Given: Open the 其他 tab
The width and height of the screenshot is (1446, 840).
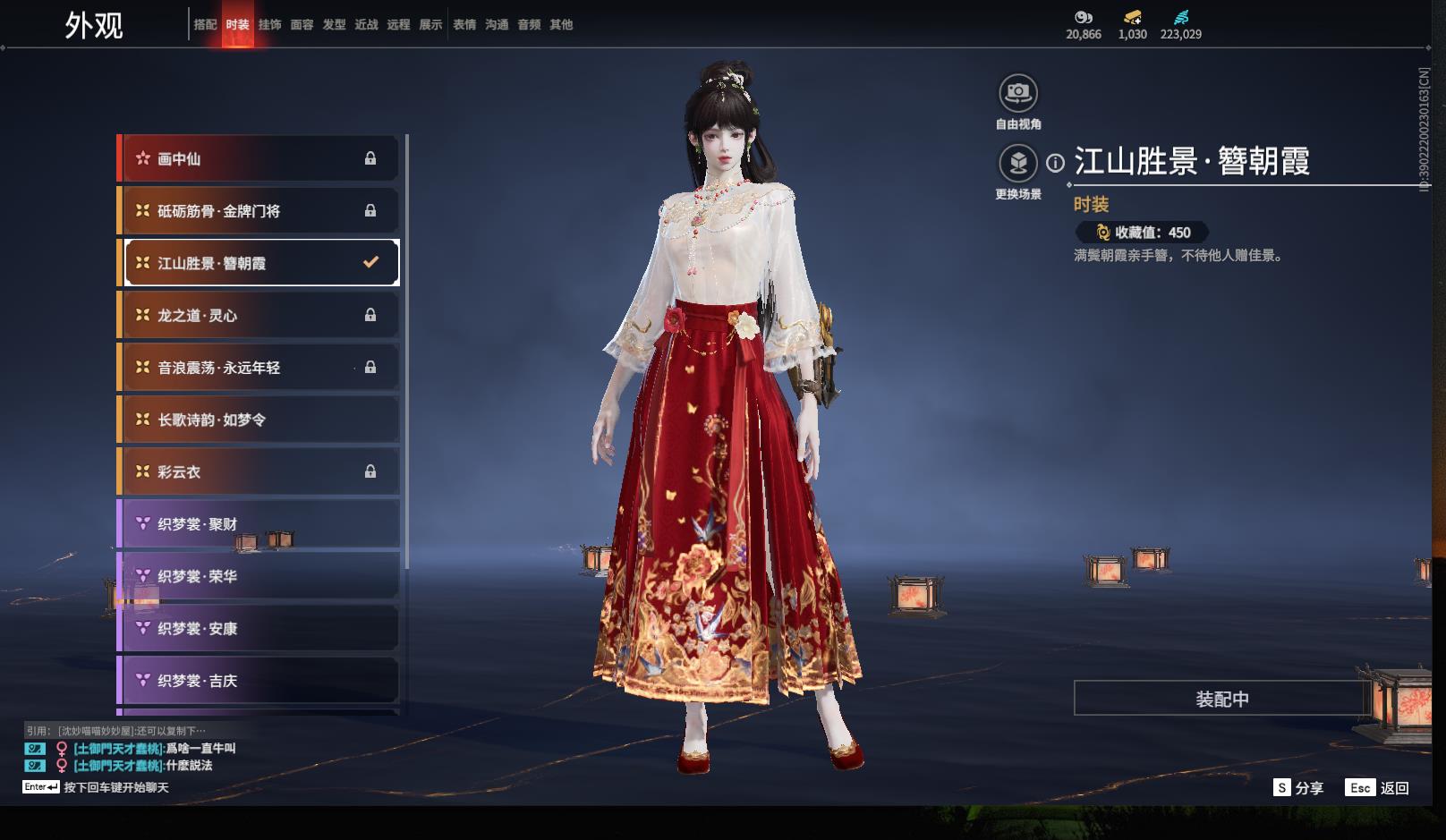Looking at the screenshot, I should coord(561,25).
